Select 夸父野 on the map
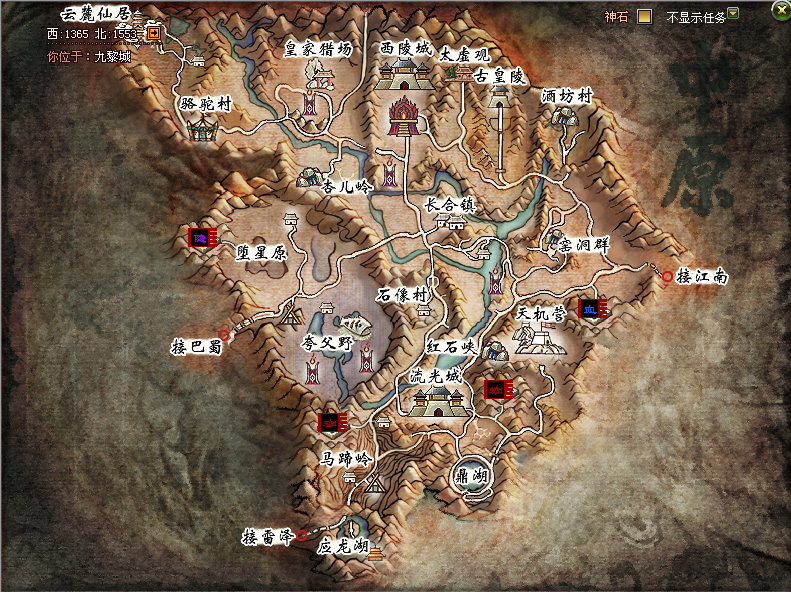 [x=328, y=342]
